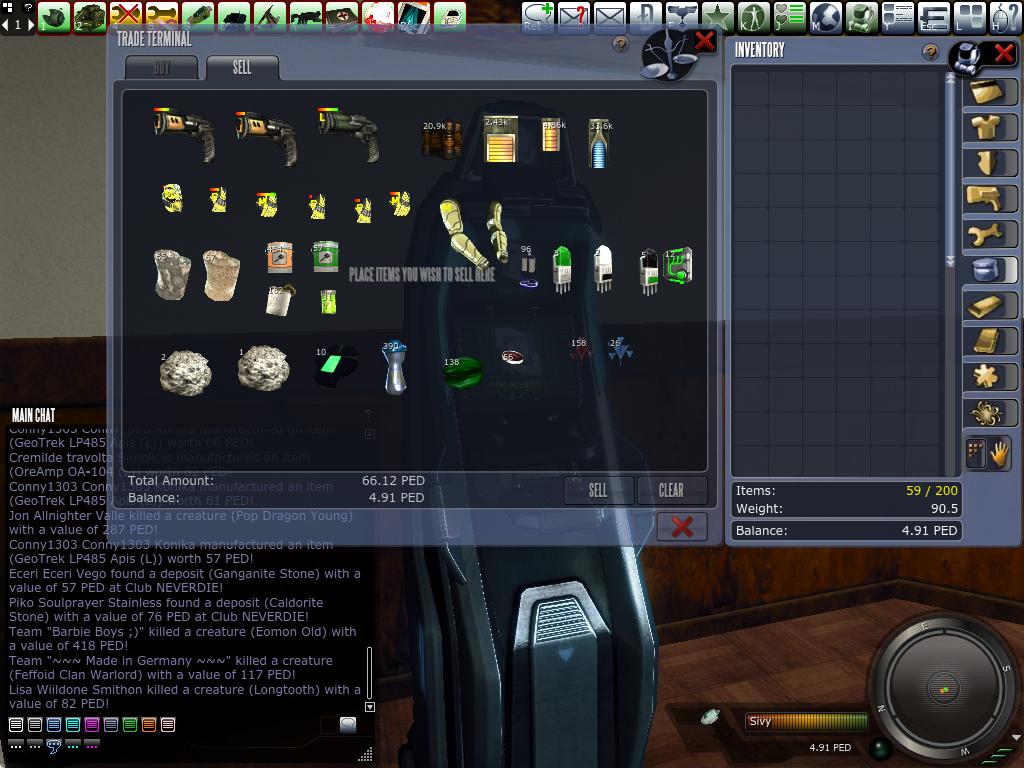The height and width of the screenshot is (768, 1024).
Task: Show the clothing category in inventory
Action: pos(989,127)
